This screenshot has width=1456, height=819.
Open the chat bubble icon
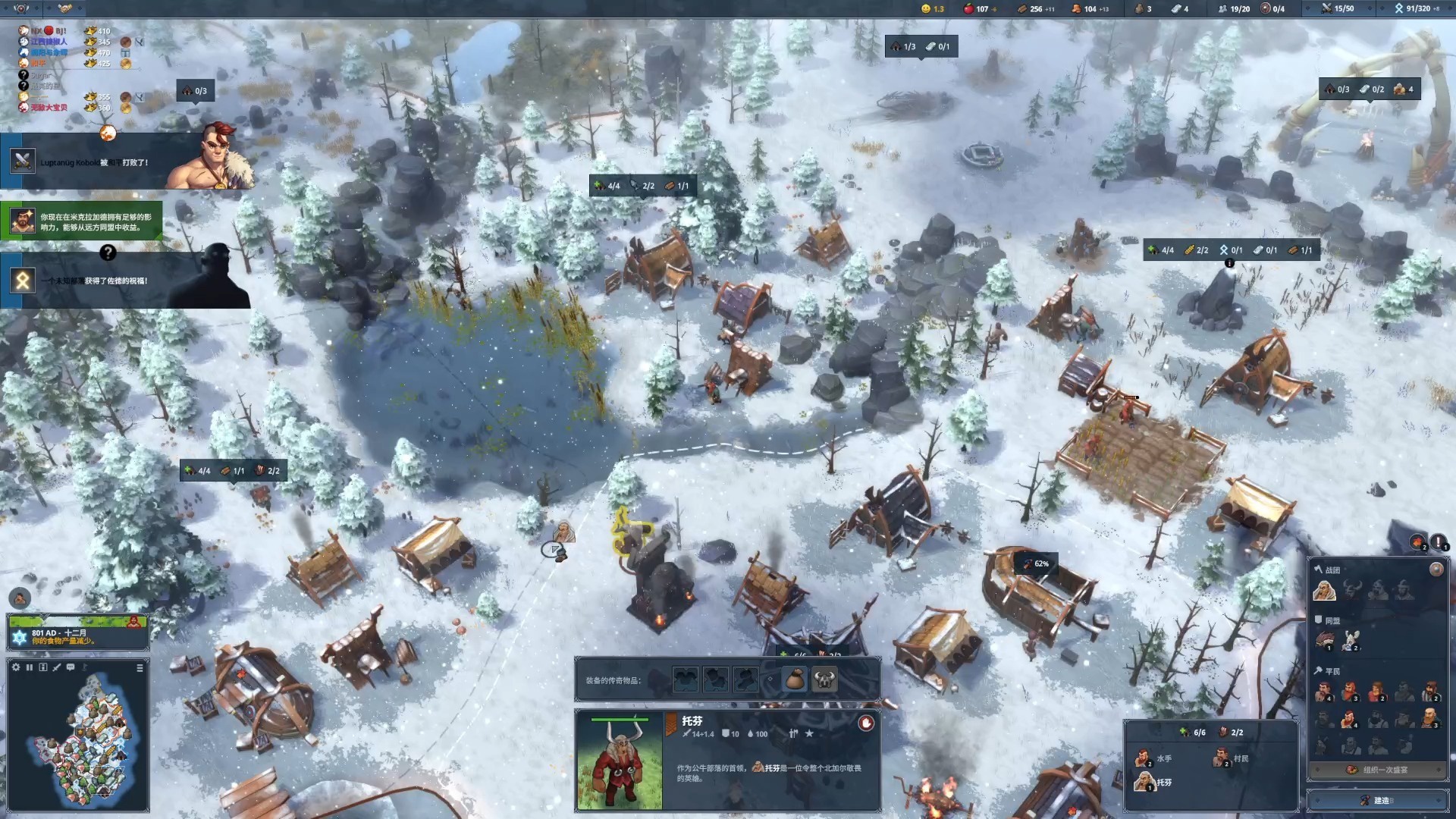click(x=71, y=667)
